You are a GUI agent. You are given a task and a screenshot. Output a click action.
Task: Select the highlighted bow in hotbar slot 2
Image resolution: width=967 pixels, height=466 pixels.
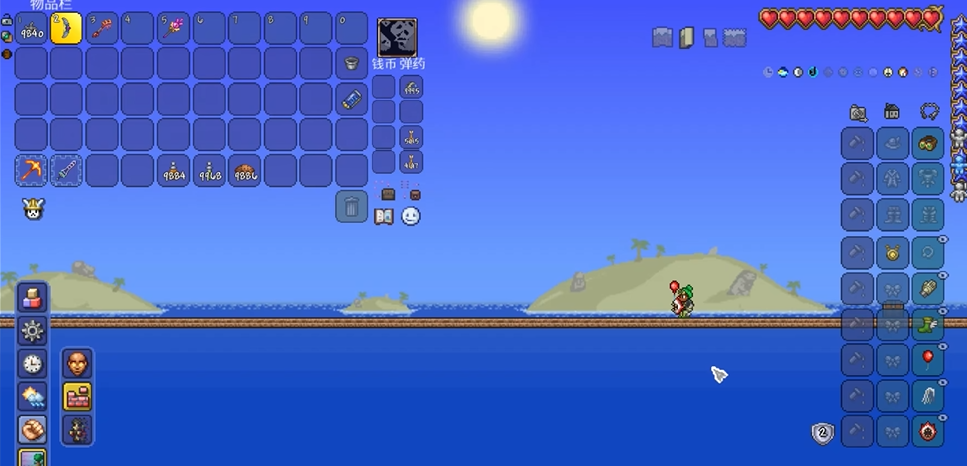pos(67,28)
